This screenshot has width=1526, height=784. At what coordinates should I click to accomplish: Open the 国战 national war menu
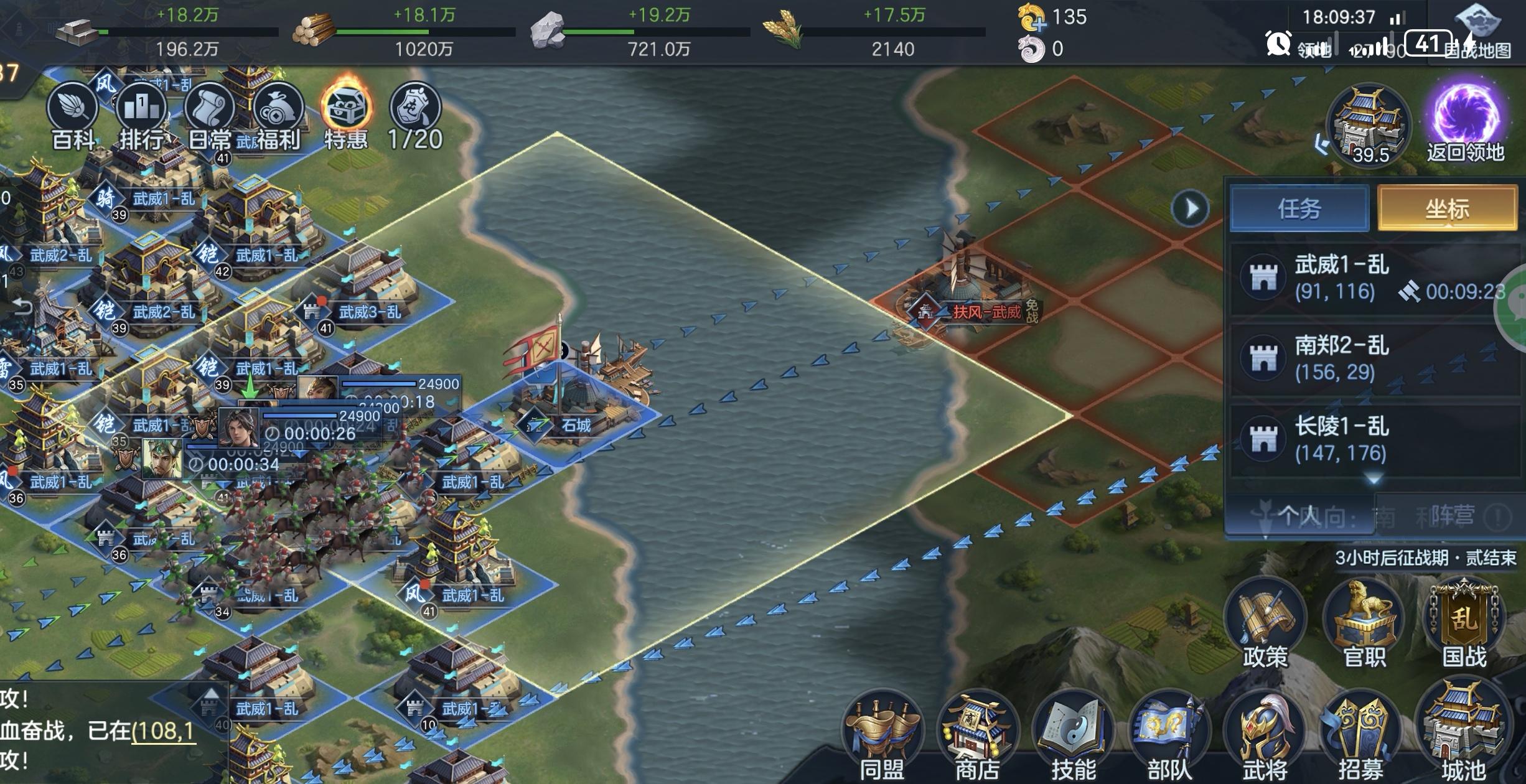click(x=1464, y=622)
